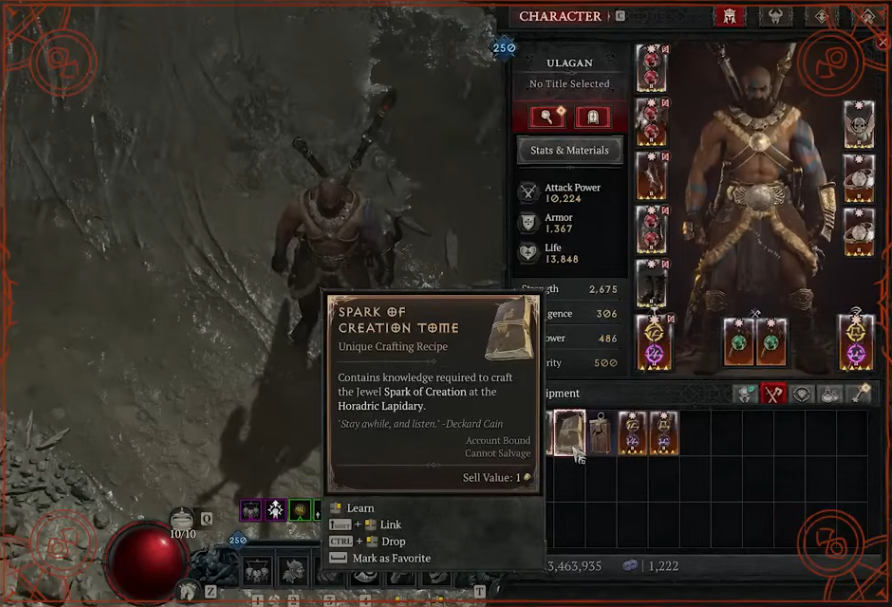892x607 pixels.
Task: Click the horse mount icon
Action: point(187,591)
